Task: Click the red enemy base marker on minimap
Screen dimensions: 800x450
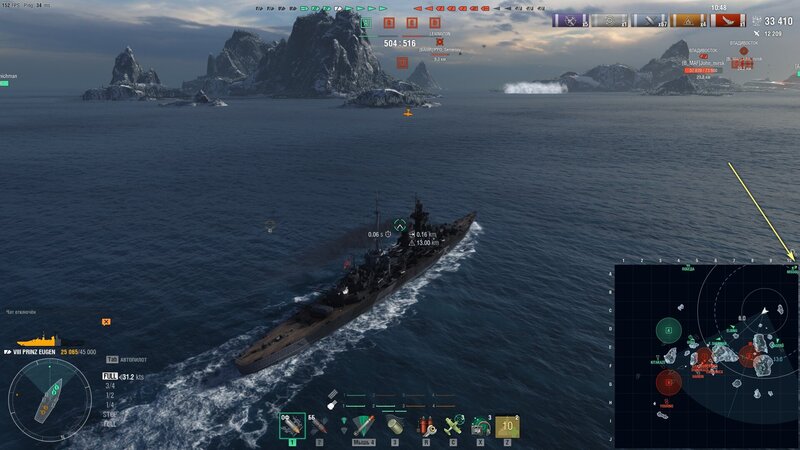Action: click(668, 381)
